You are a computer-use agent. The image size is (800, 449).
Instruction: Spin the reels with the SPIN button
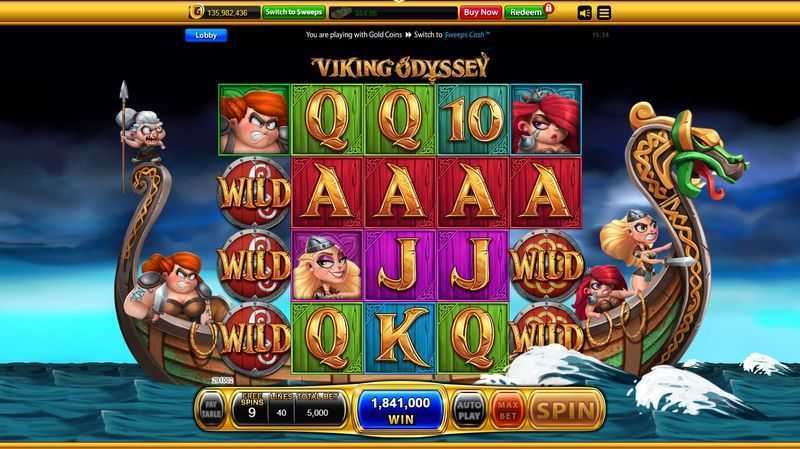567,409
